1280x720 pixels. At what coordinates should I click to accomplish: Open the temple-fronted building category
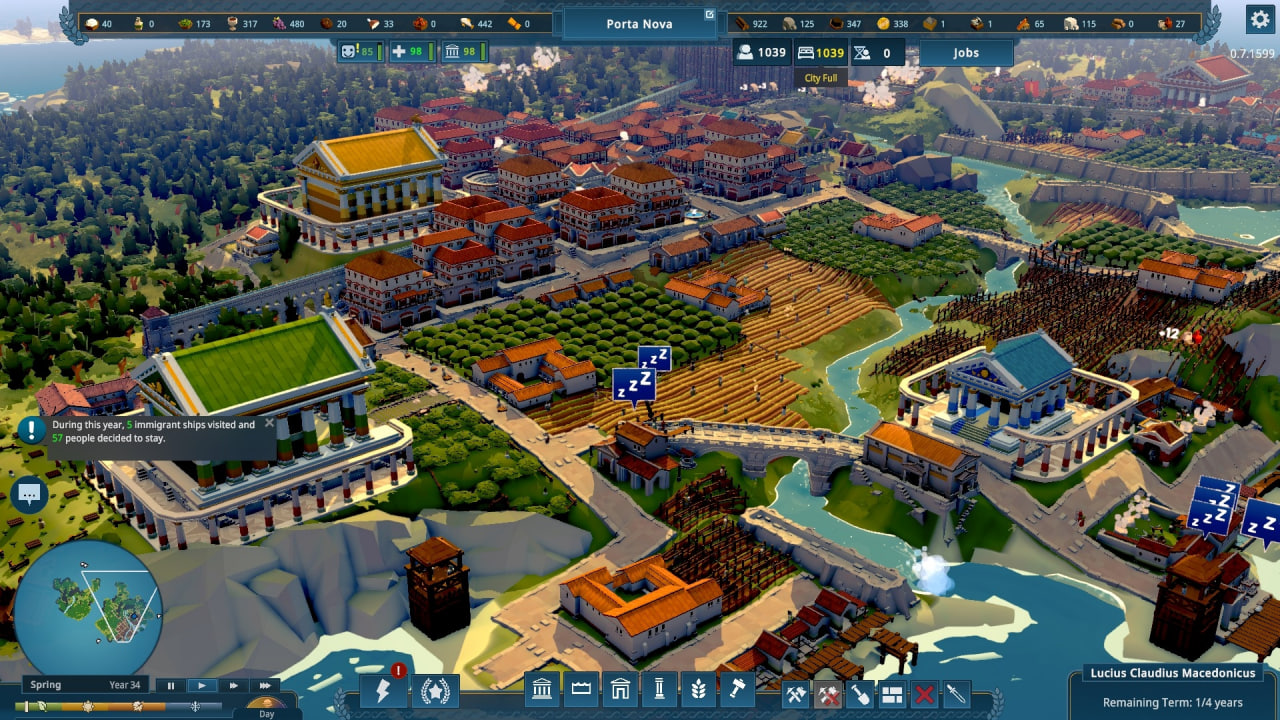click(543, 690)
